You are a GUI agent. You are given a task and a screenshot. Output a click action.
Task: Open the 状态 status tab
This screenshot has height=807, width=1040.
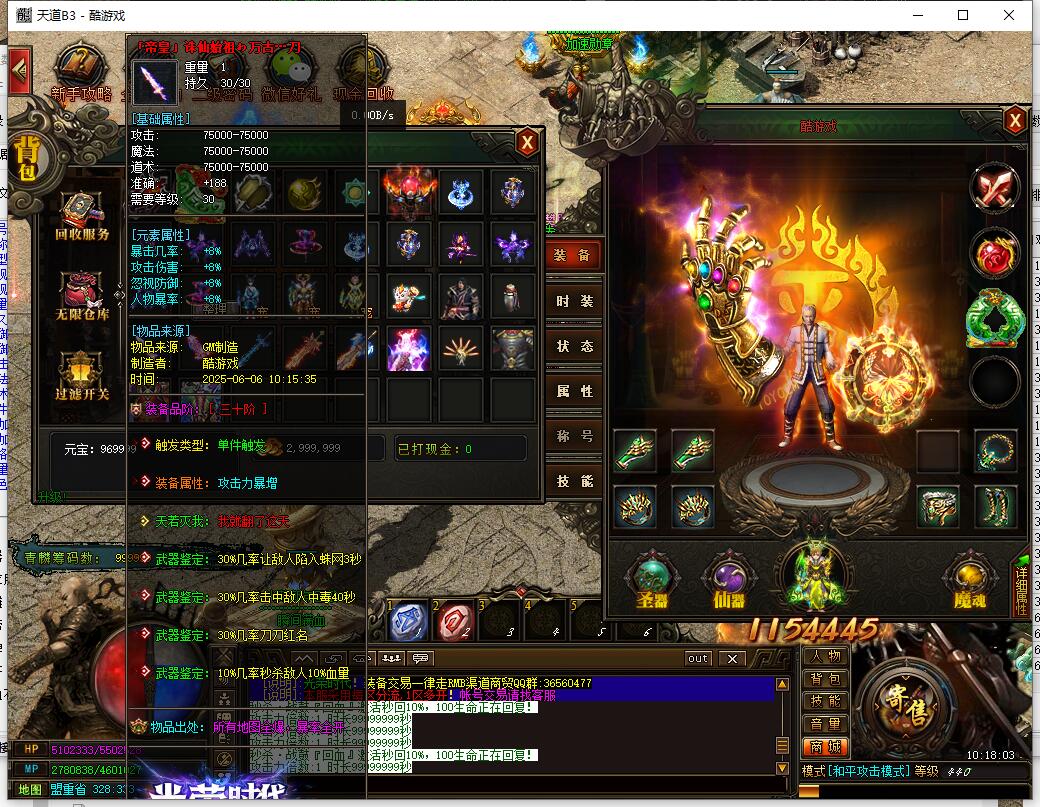575,346
